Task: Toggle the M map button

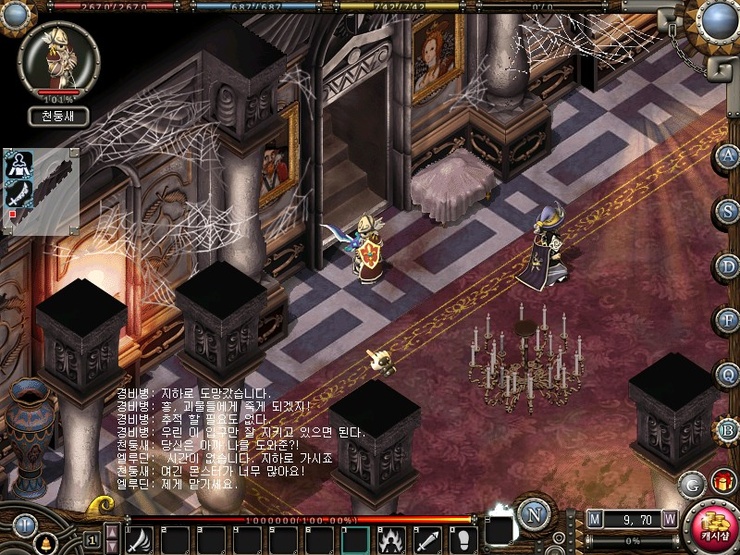Action: pyautogui.click(x=596, y=519)
